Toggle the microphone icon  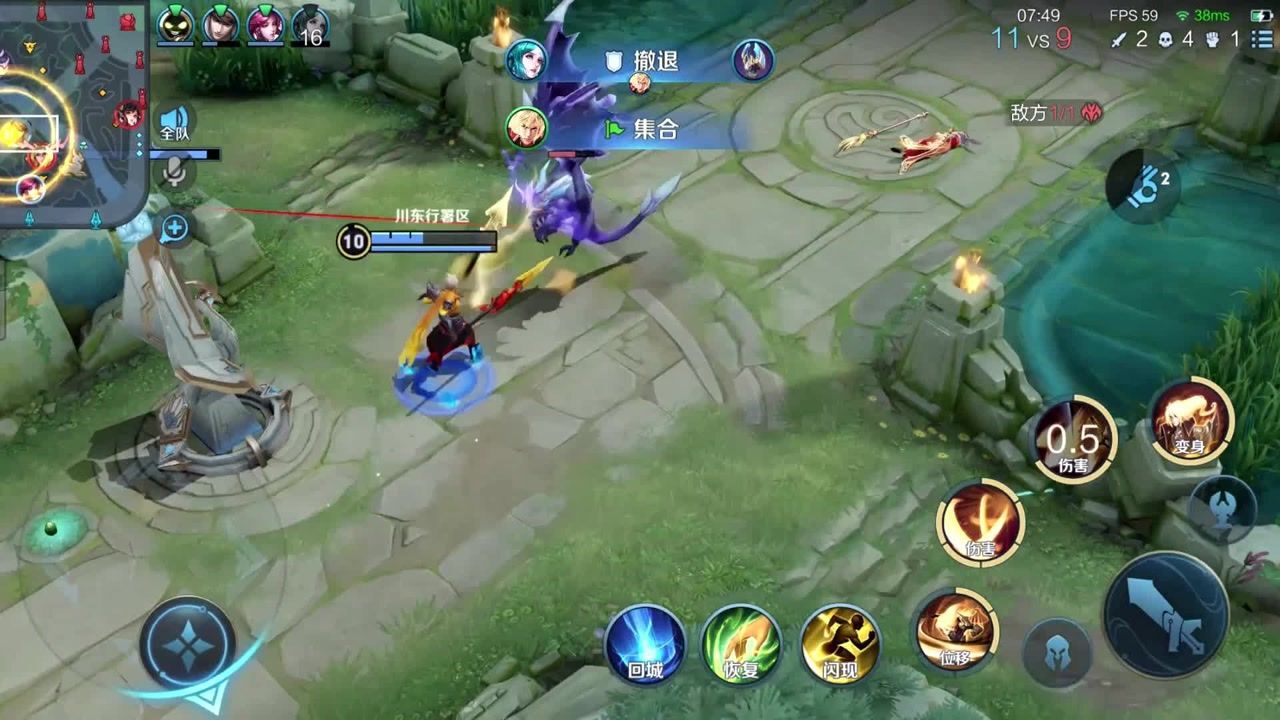(175, 173)
